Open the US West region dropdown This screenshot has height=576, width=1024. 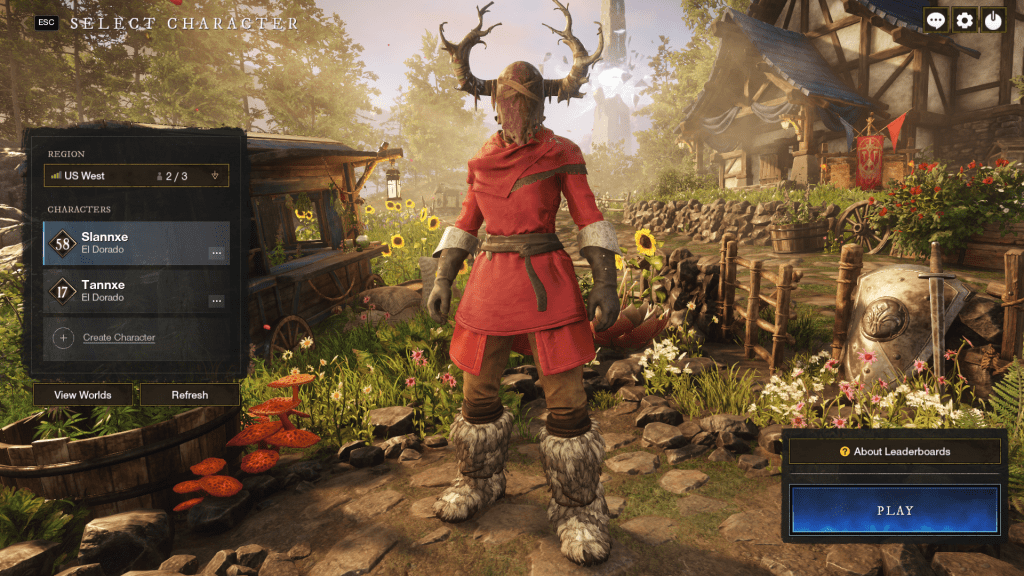136,176
